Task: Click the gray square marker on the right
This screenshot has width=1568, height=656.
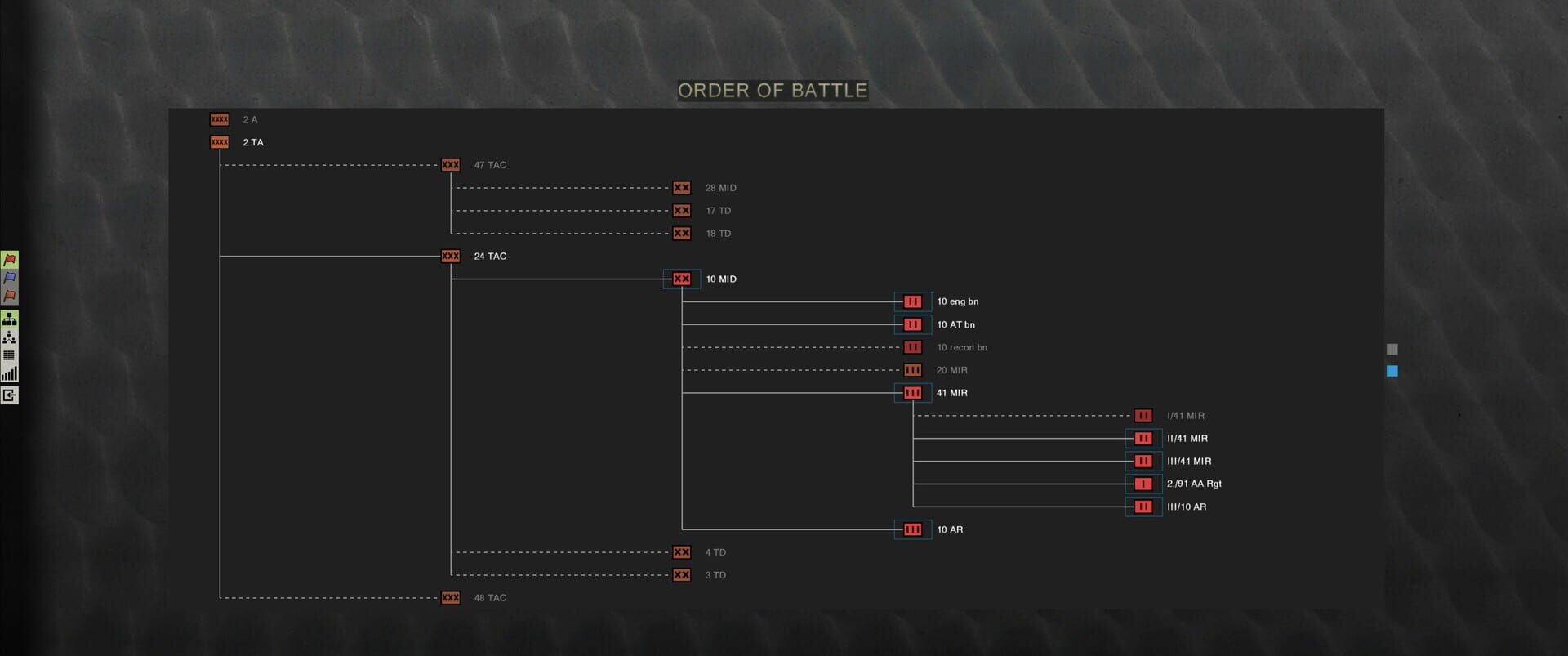Action: click(1392, 350)
